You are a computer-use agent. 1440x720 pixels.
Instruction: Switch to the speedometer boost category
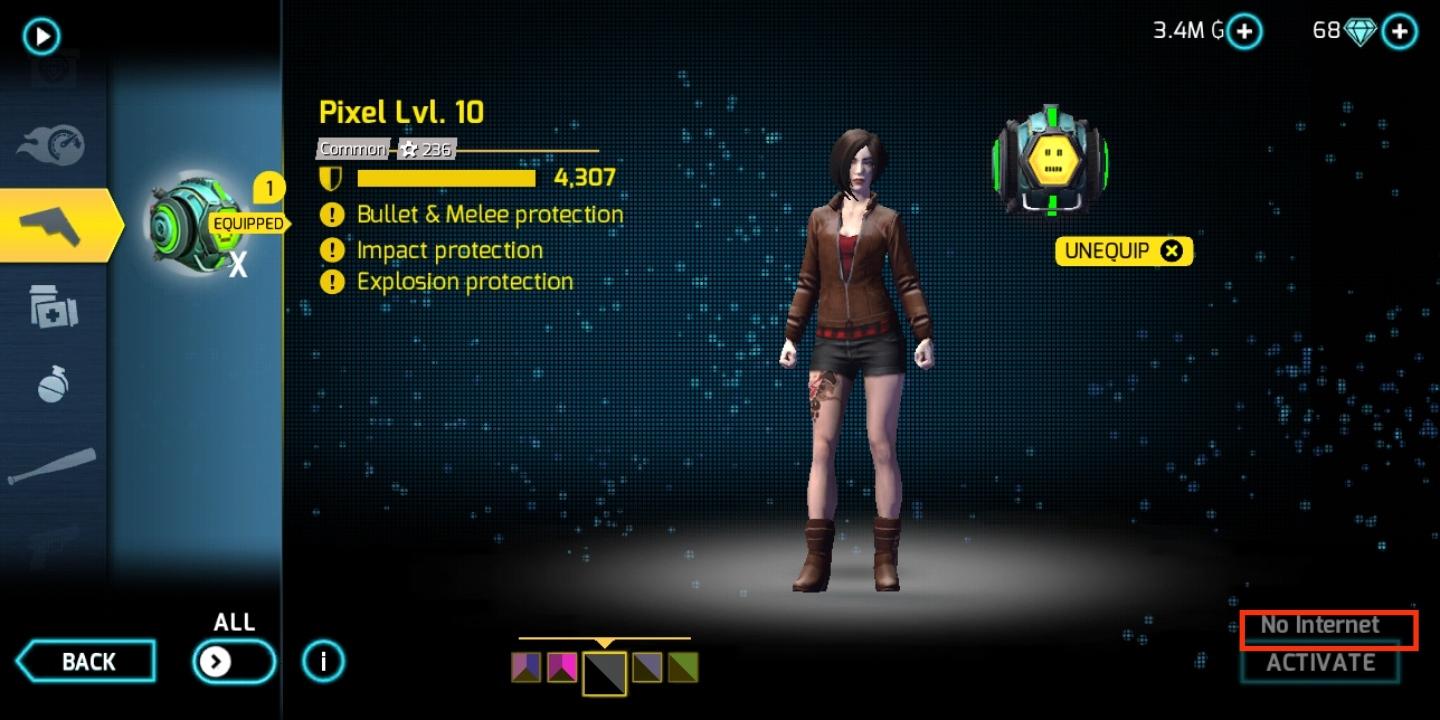tap(52, 145)
